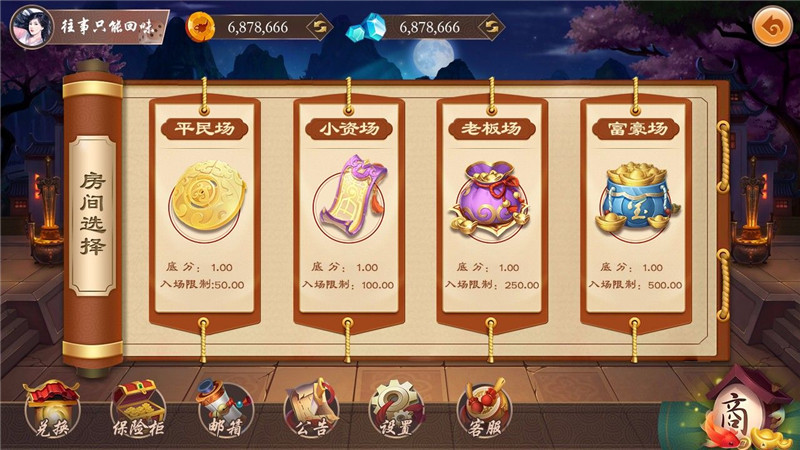
Task: Click the exchange arrows beside gold coins
Action: [320, 27]
